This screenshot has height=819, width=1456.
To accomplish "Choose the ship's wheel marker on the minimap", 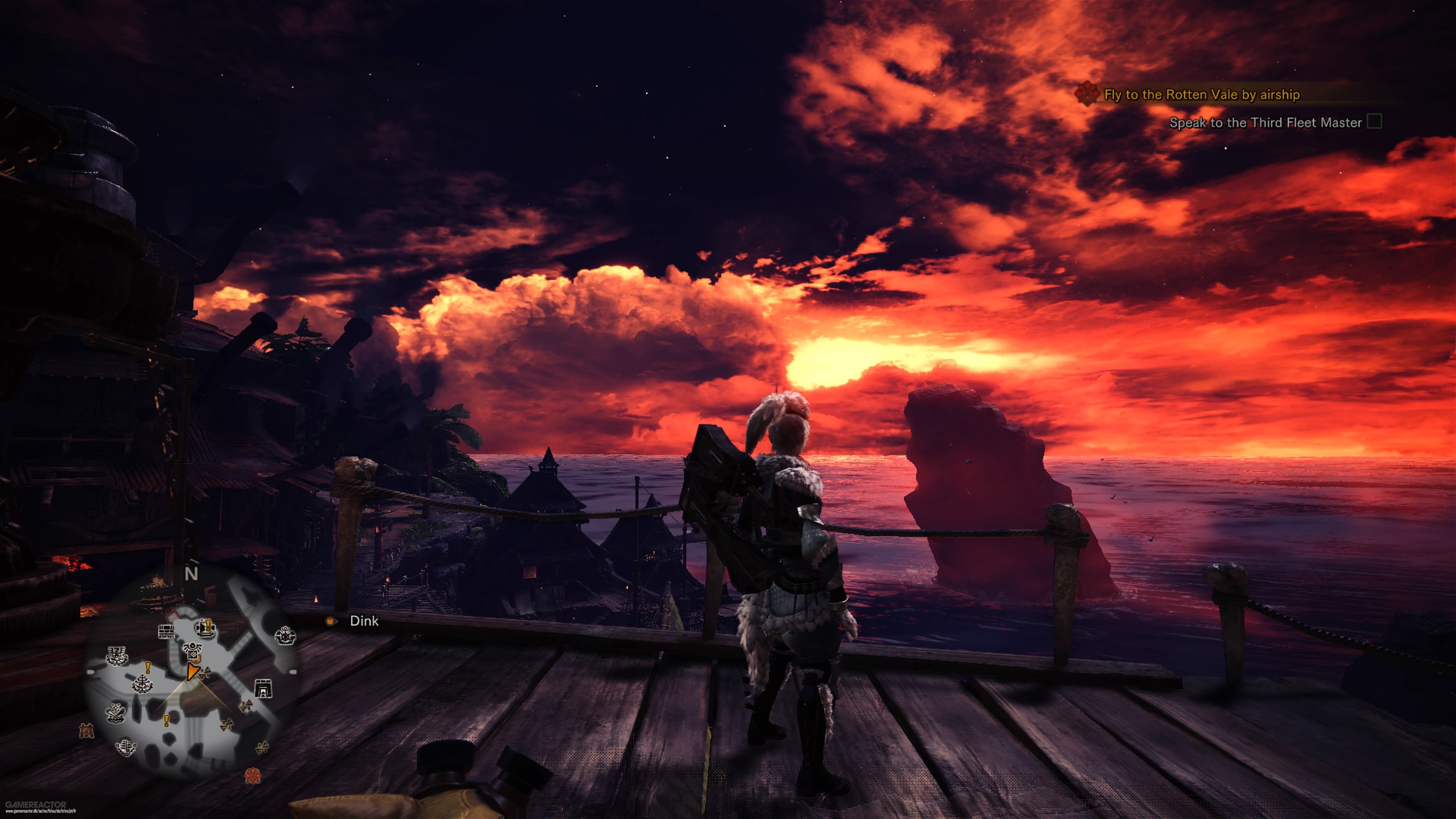I will (x=285, y=636).
